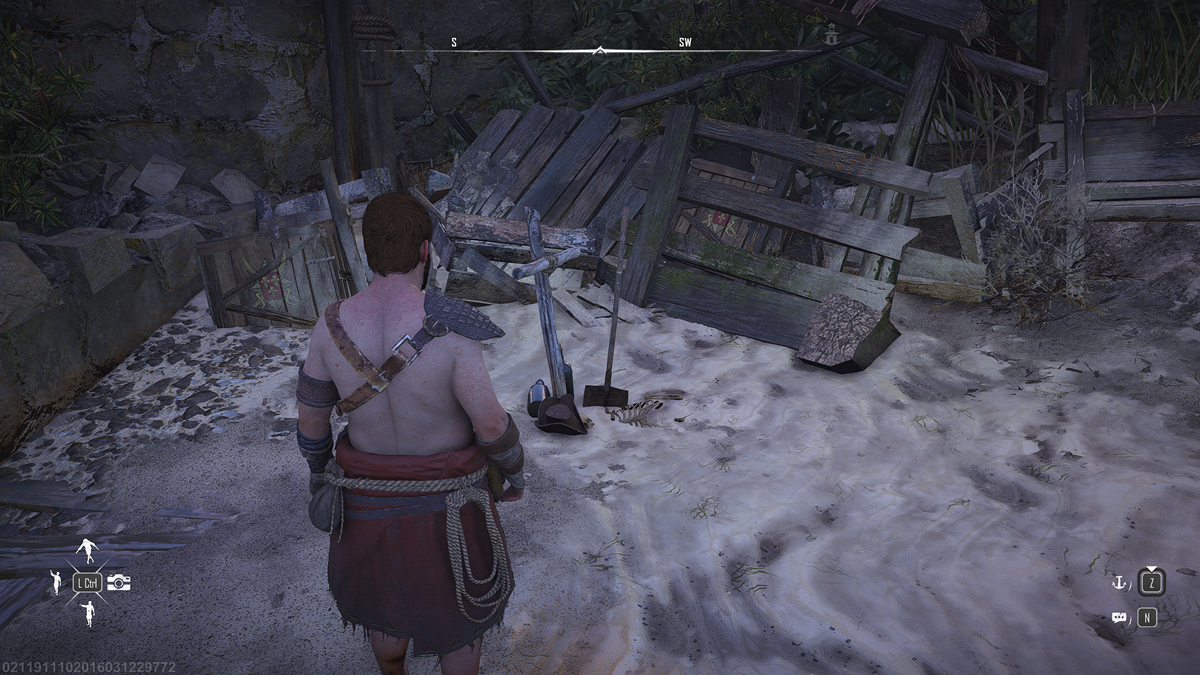Pick the pointing emote figure at the bottom
The width and height of the screenshot is (1200, 675).
(88, 612)
